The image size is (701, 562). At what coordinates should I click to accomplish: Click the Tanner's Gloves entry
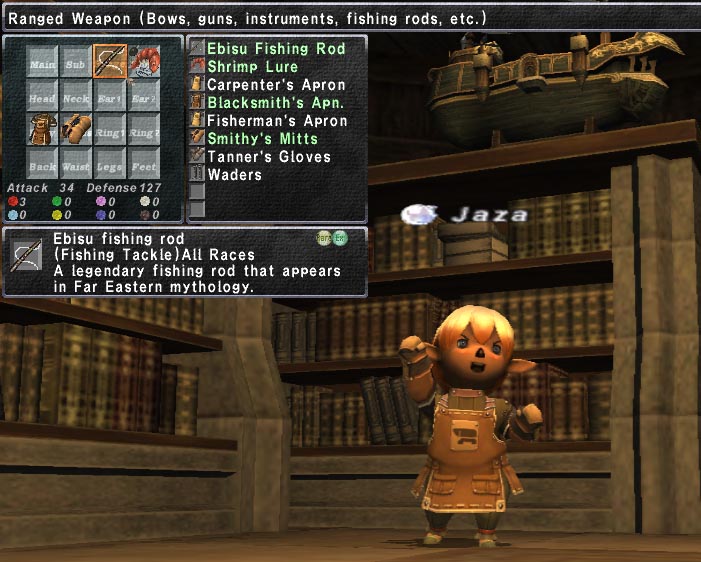click(268, 157)
